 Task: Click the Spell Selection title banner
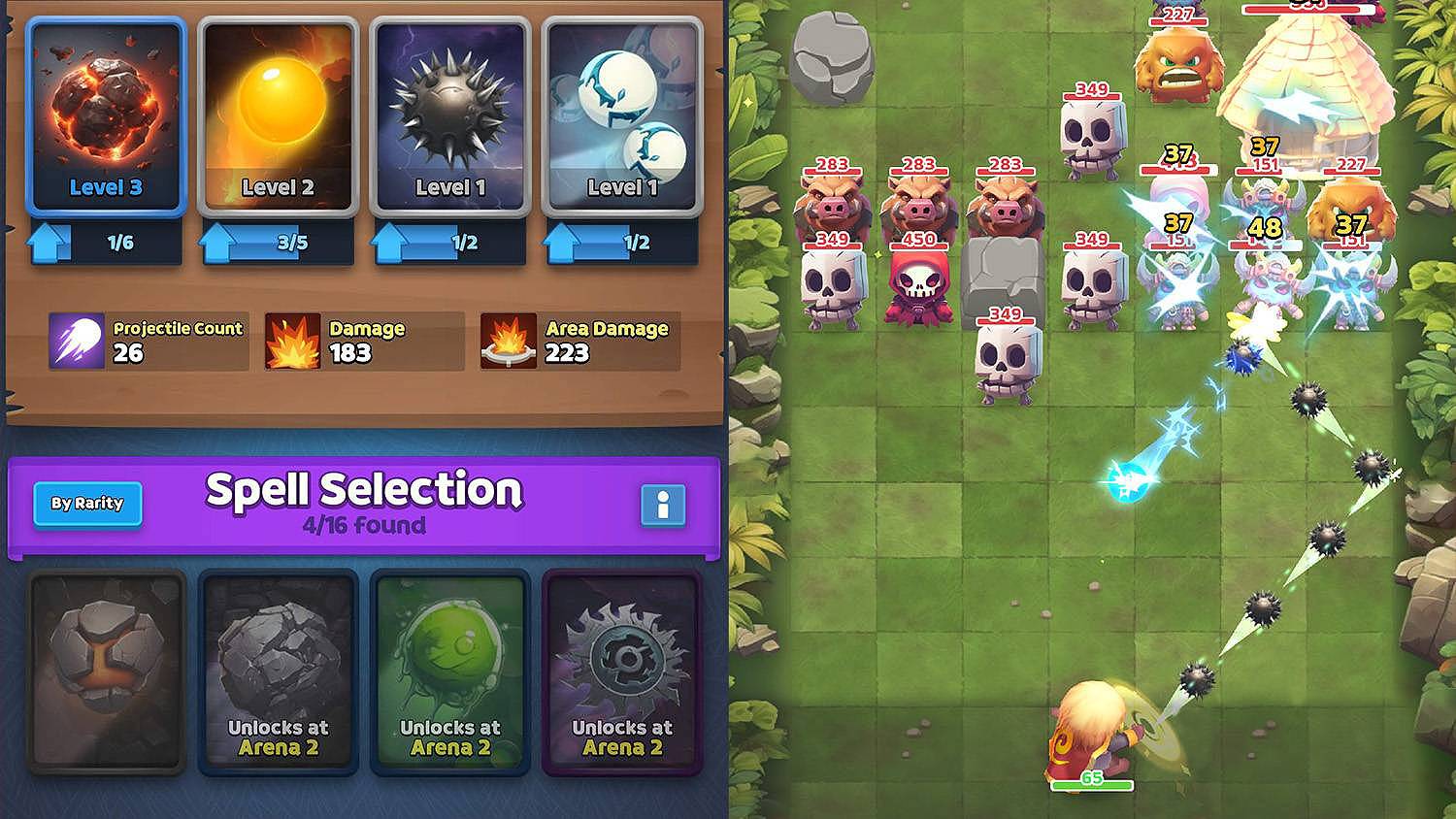tap(364, 491)
